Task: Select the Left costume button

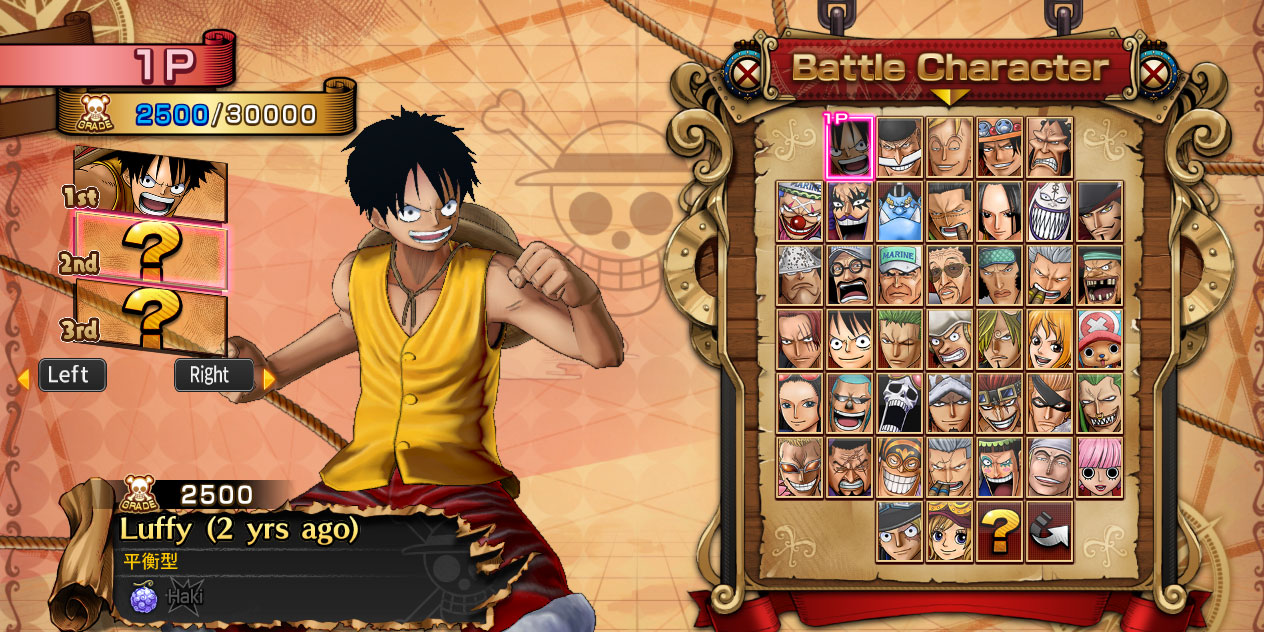Action: coord(71,375)
